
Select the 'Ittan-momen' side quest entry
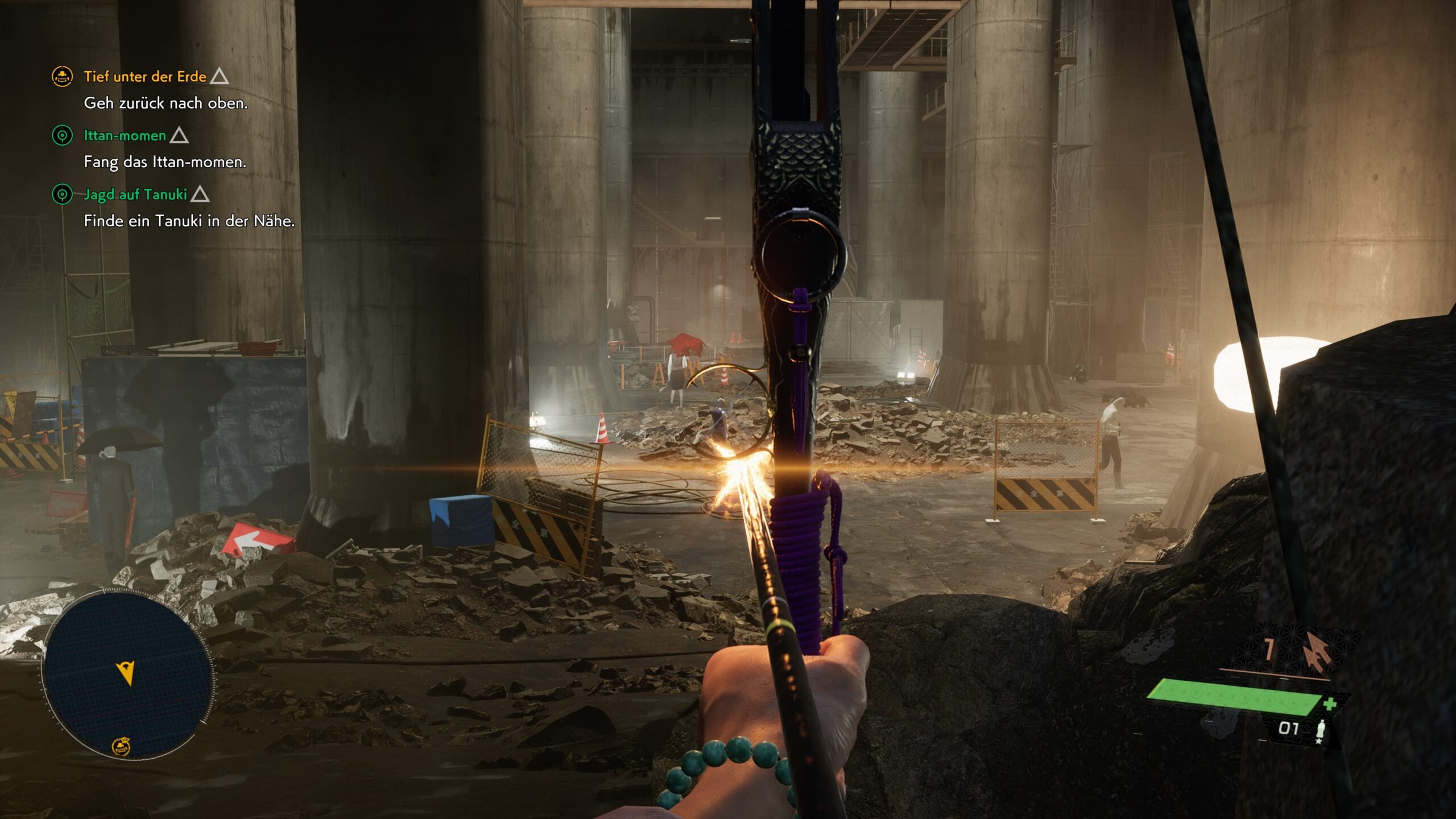pyautogui.click(x=125, y=135)
